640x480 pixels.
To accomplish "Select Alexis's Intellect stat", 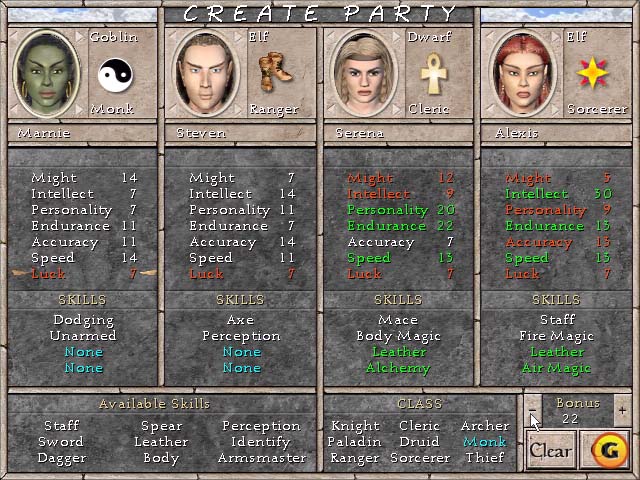I will tap(558, 194).
